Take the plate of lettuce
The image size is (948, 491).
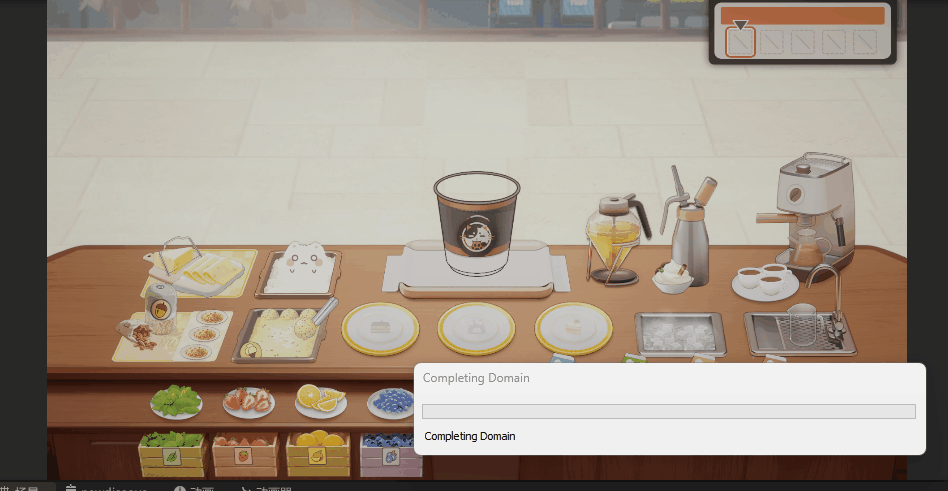point(176,401)
